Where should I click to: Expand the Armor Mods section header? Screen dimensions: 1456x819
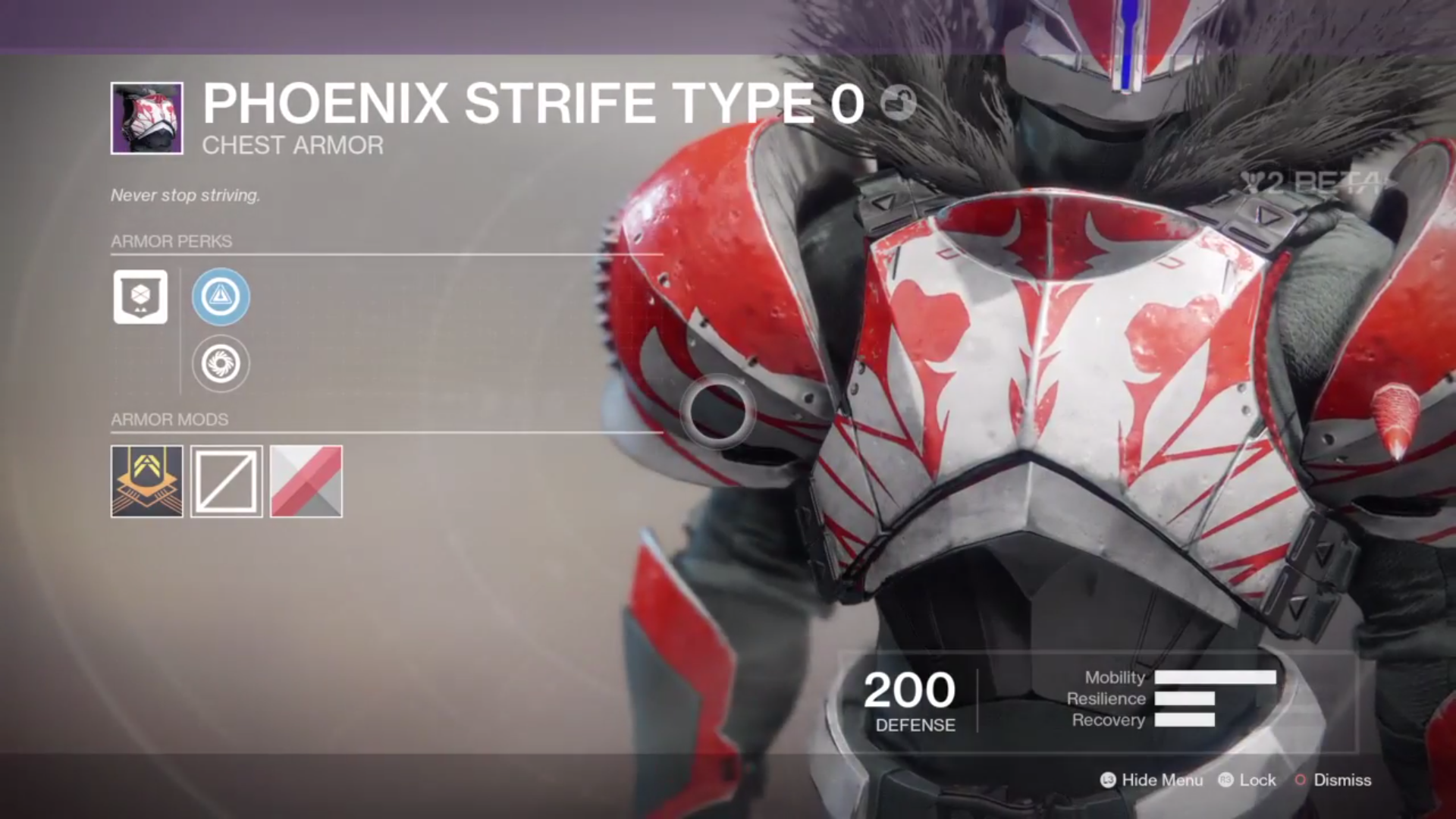[x=170, y=419]
